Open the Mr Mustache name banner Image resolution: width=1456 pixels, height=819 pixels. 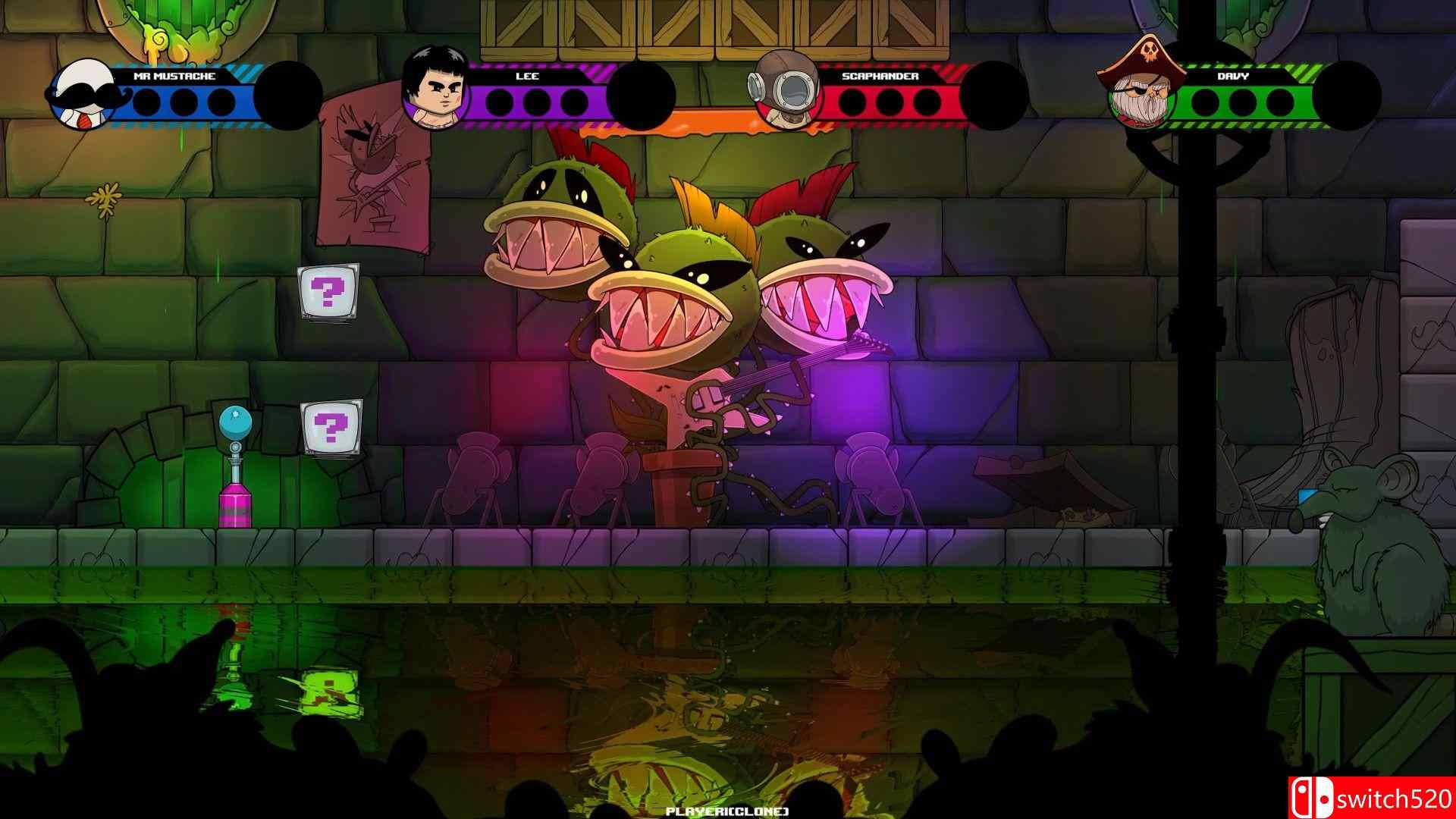coord(176,76)
